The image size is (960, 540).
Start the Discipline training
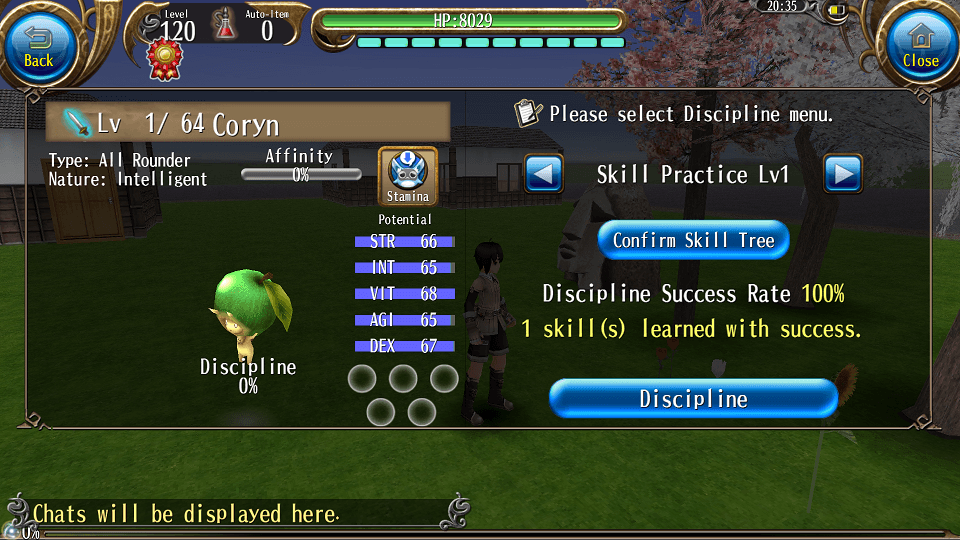click(693, 399)
